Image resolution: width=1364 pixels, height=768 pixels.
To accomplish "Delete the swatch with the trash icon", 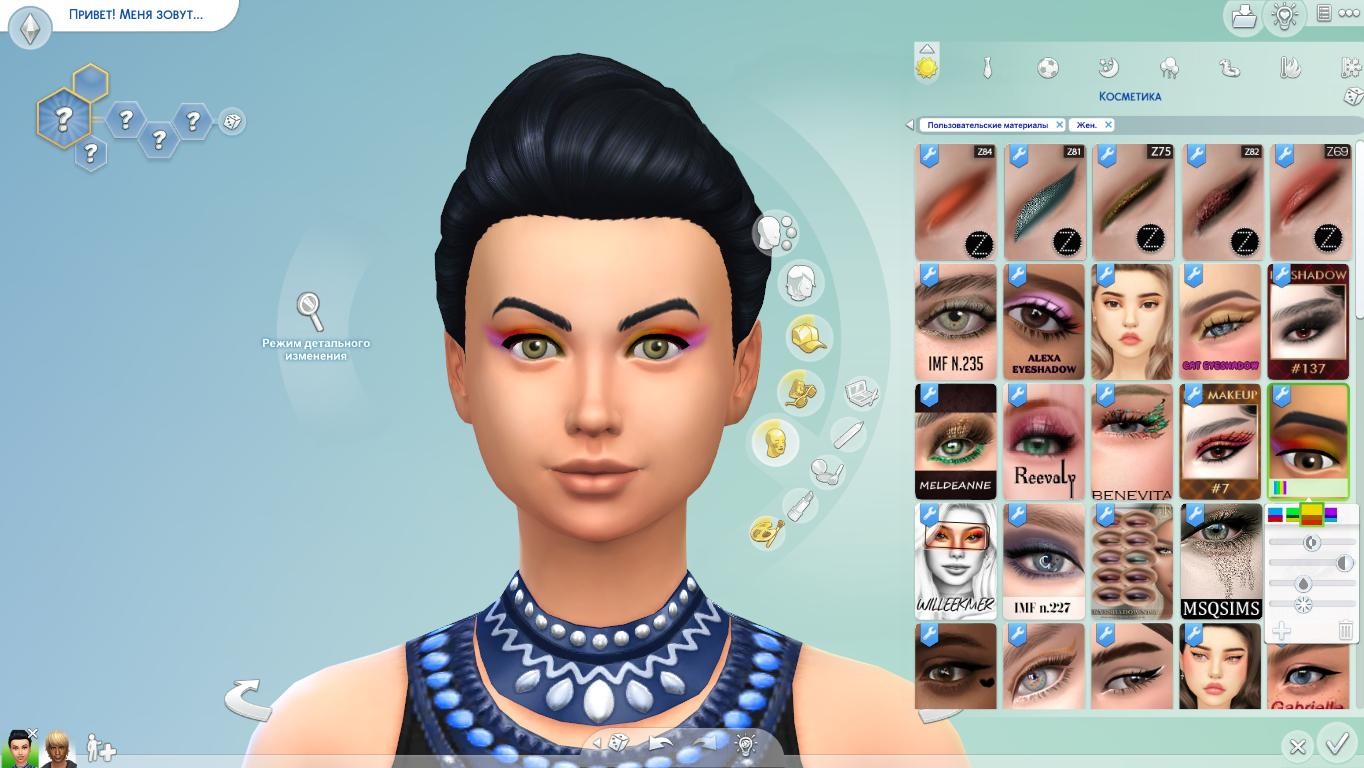I will (x=1345, y=630).
